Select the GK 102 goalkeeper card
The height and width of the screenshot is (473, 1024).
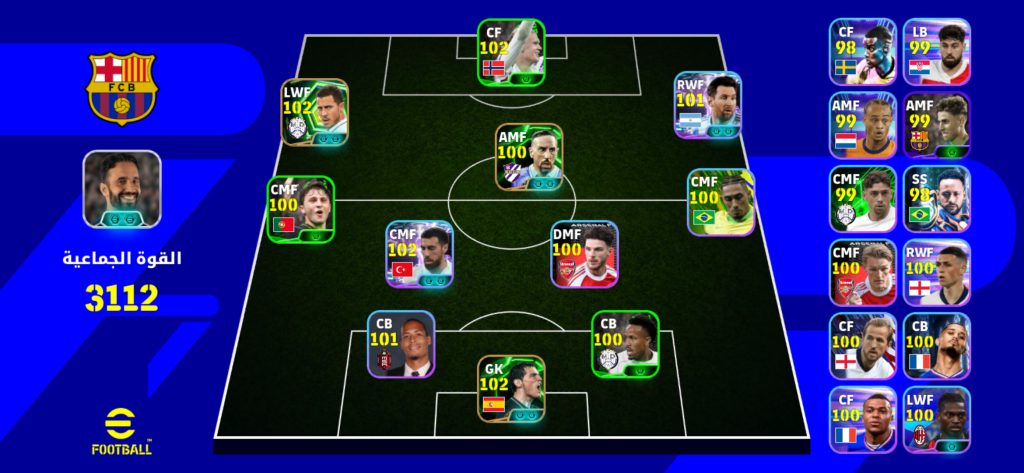click(511, 388)
